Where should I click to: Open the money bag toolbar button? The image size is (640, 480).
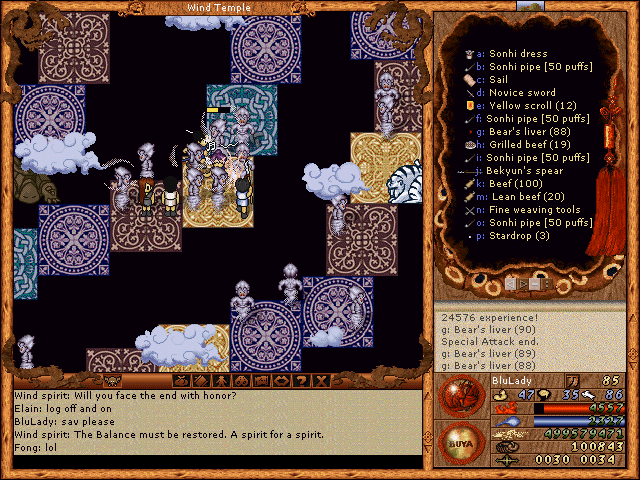tap(182, 381)
